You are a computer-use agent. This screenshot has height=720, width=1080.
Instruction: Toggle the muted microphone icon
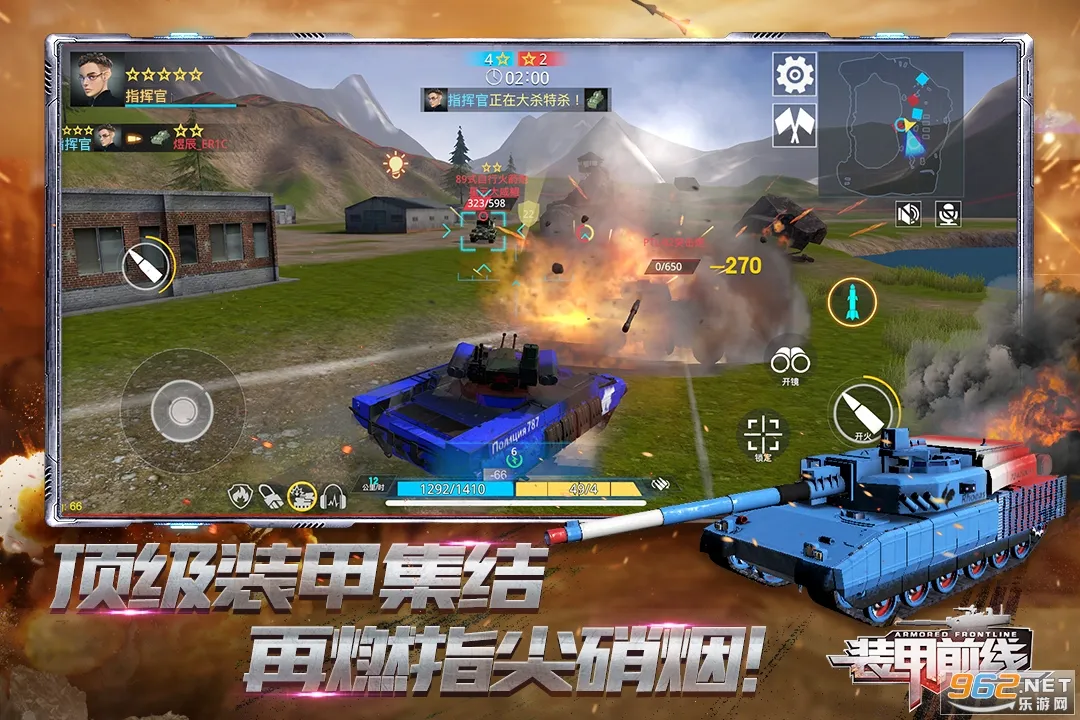[x=948, y=212]
